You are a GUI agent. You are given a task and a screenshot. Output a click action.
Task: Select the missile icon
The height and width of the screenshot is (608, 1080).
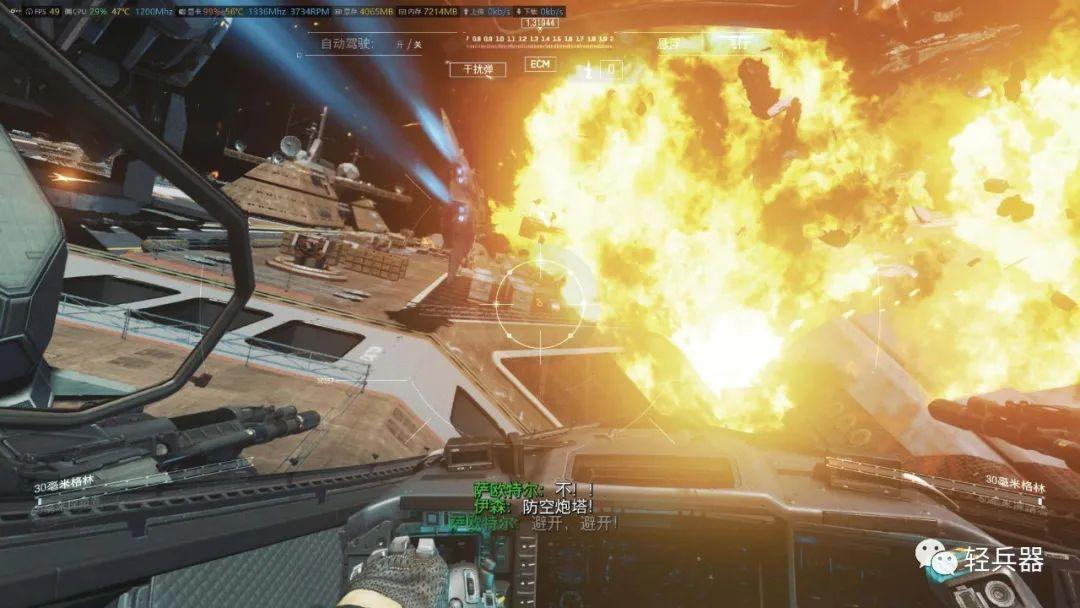coord(590,69)
